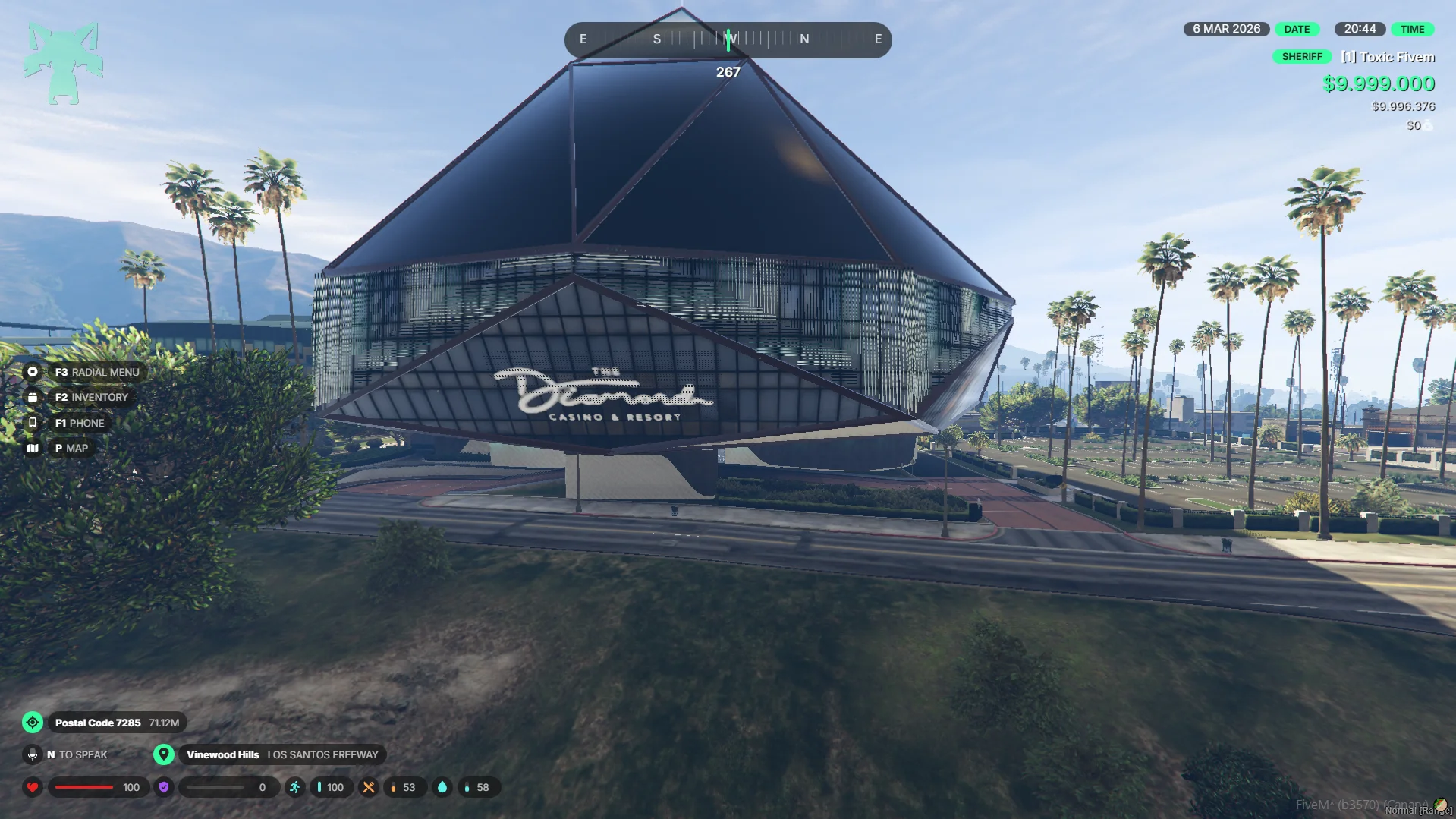
Task: Open the radial menu icon
Action: 33,372
